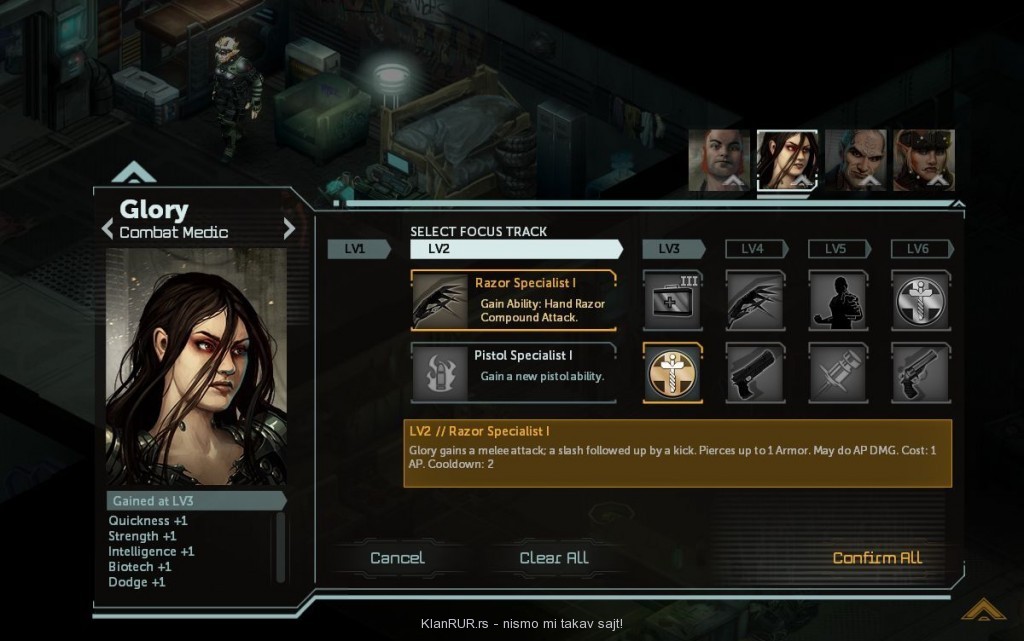
Task: Collapse the panel with the top chevron arrow
Action: 134,173
